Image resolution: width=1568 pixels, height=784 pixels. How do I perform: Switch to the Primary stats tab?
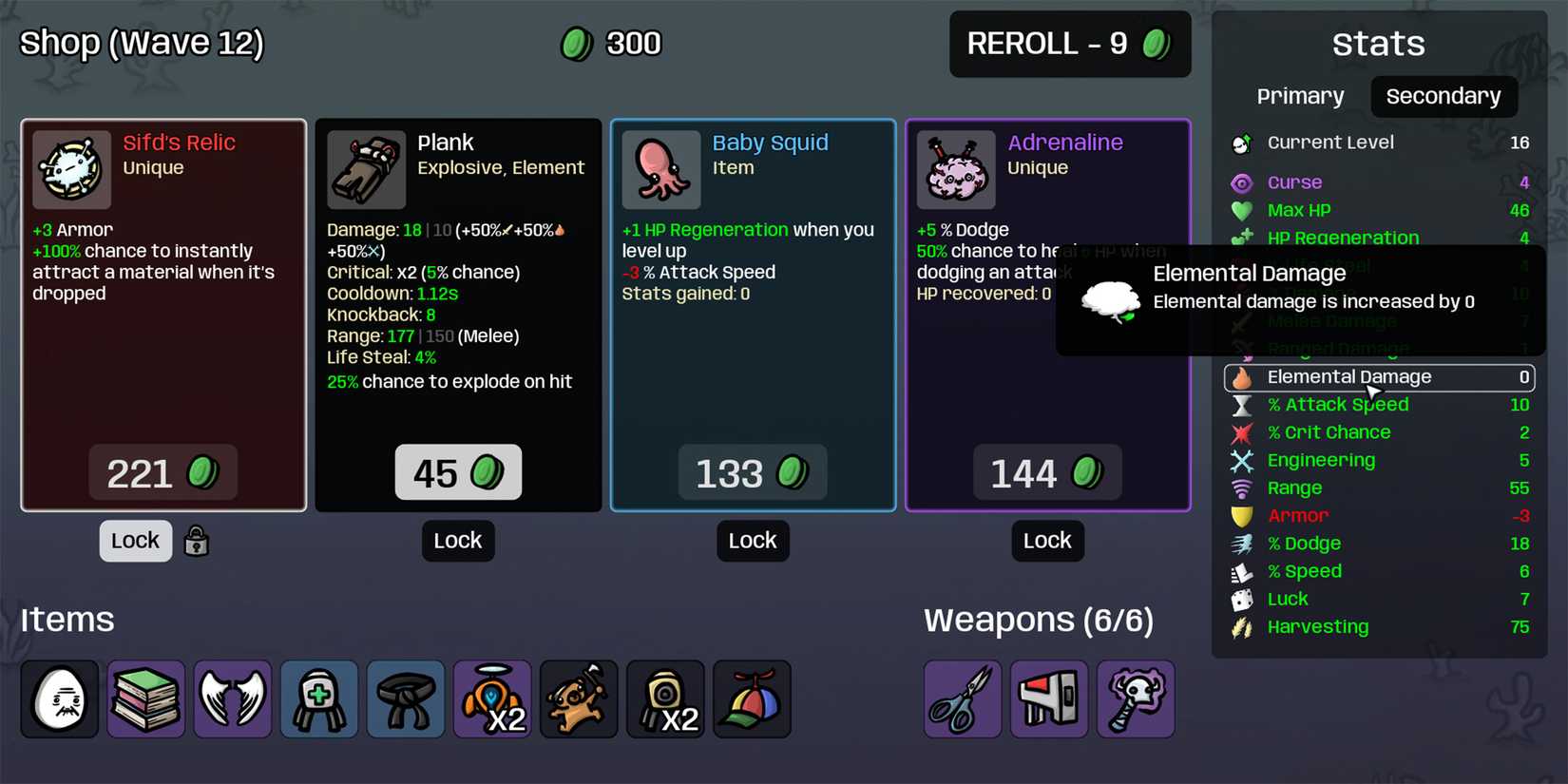click(x=1300, y=96)
